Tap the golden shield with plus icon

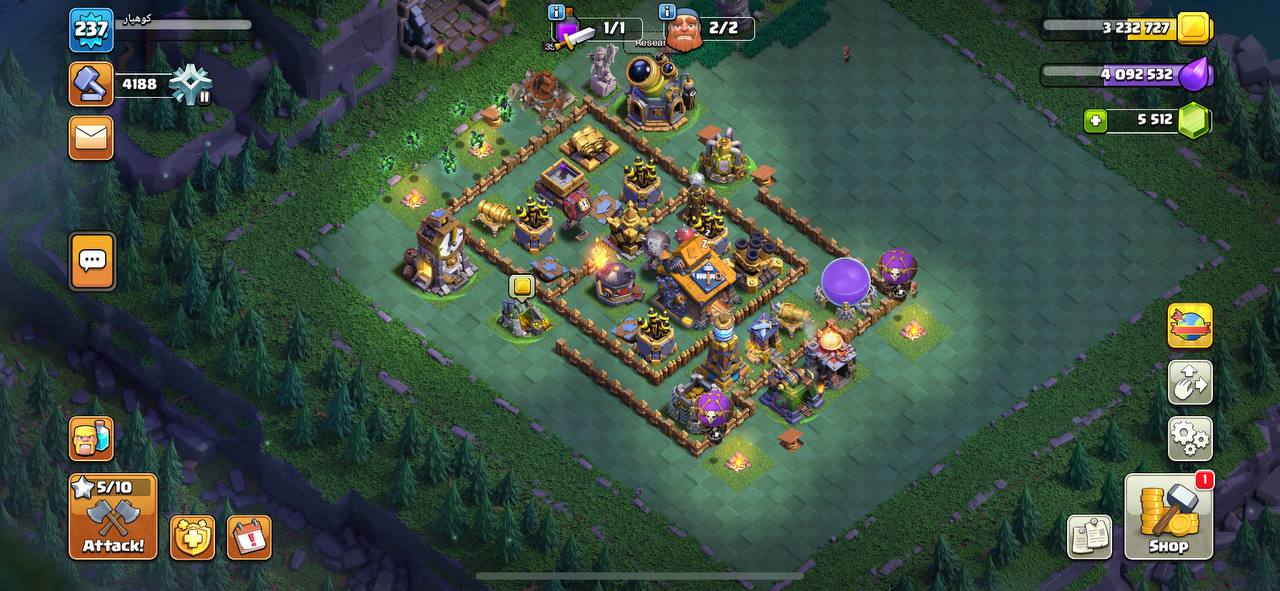192,537
